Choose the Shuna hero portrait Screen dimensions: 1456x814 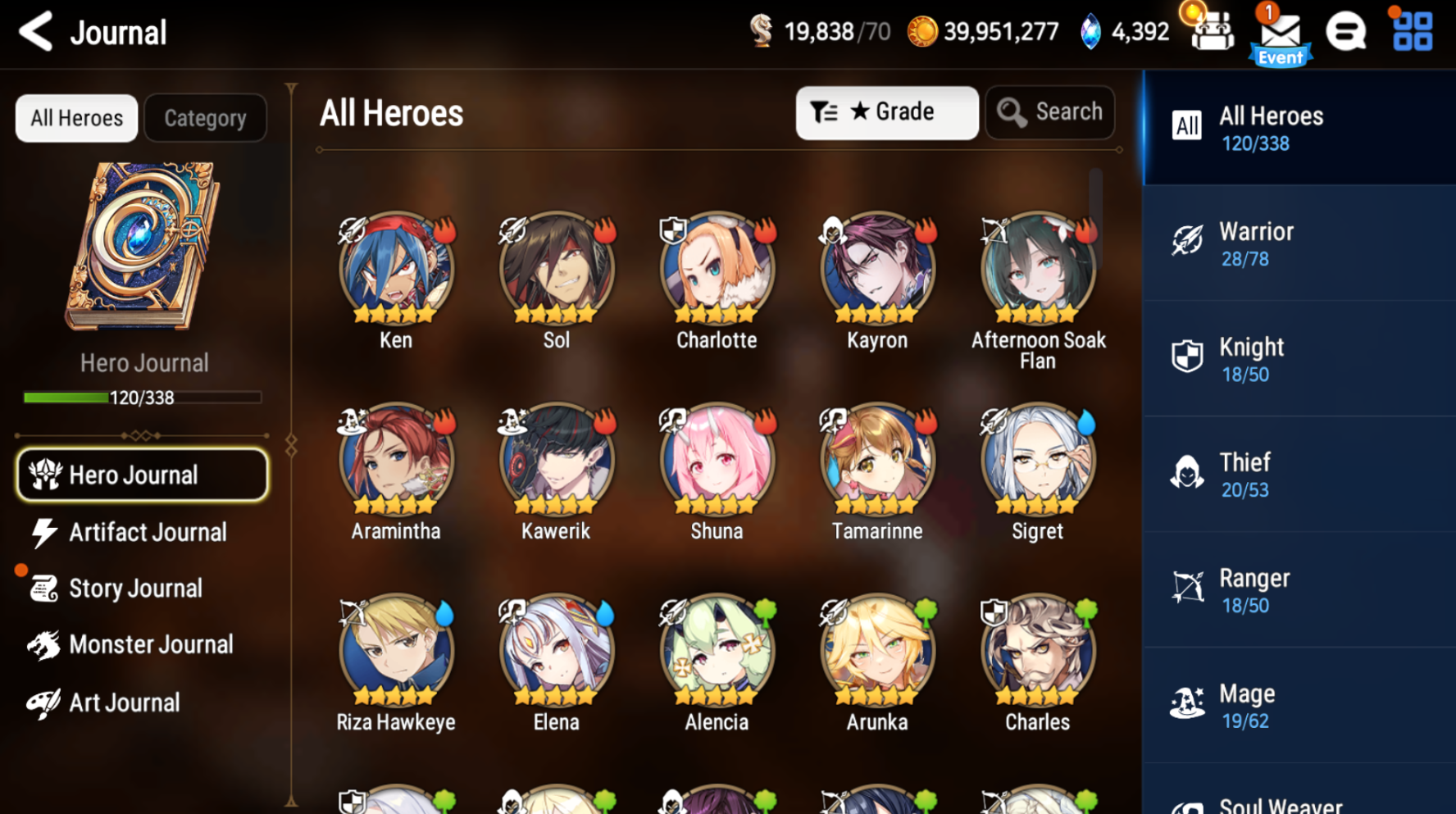coord(717,460)
